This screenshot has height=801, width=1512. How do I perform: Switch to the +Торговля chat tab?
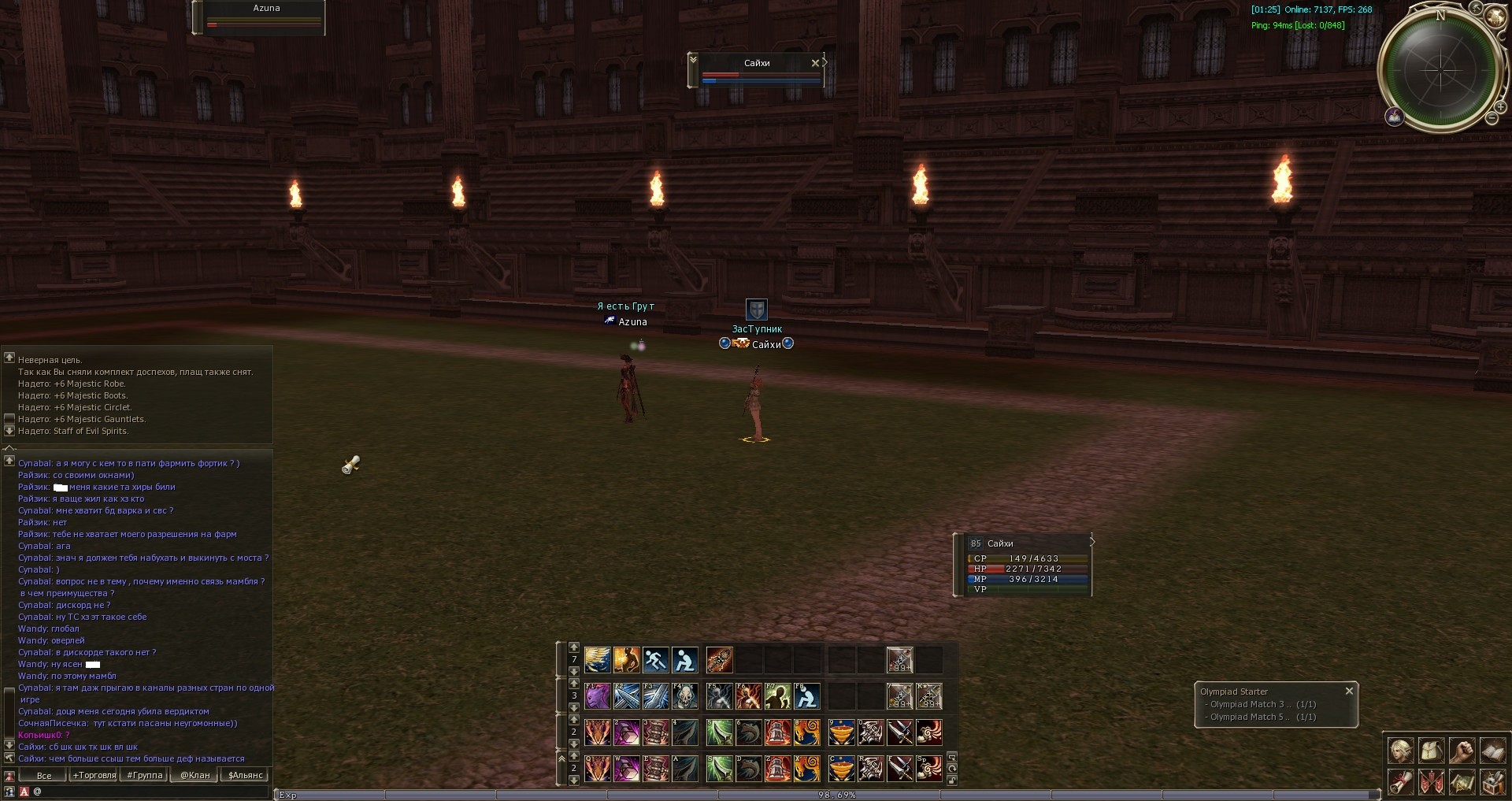(94, 775)
